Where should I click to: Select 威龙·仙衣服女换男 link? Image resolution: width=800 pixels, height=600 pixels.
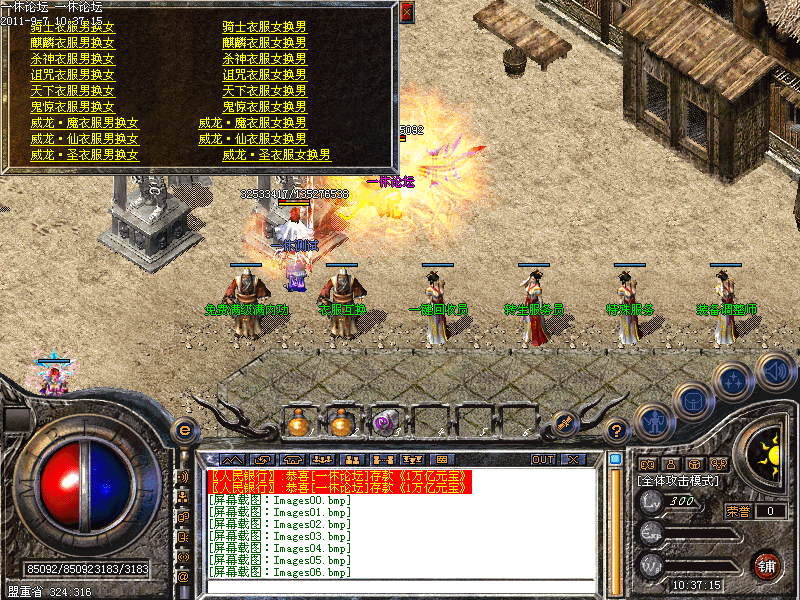tap(252, 139)
